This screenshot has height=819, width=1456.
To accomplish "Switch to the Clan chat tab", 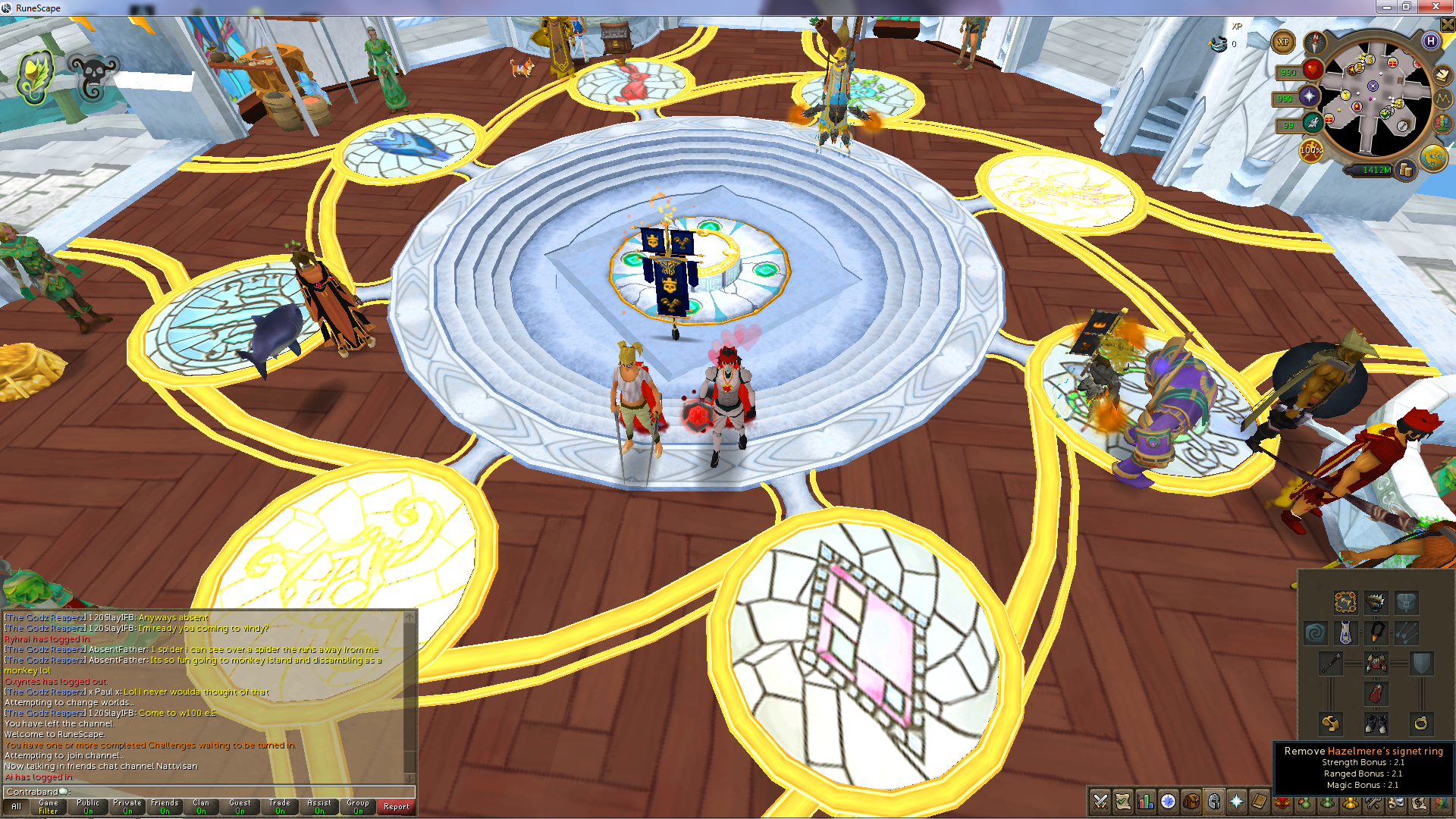I will 201,808.
